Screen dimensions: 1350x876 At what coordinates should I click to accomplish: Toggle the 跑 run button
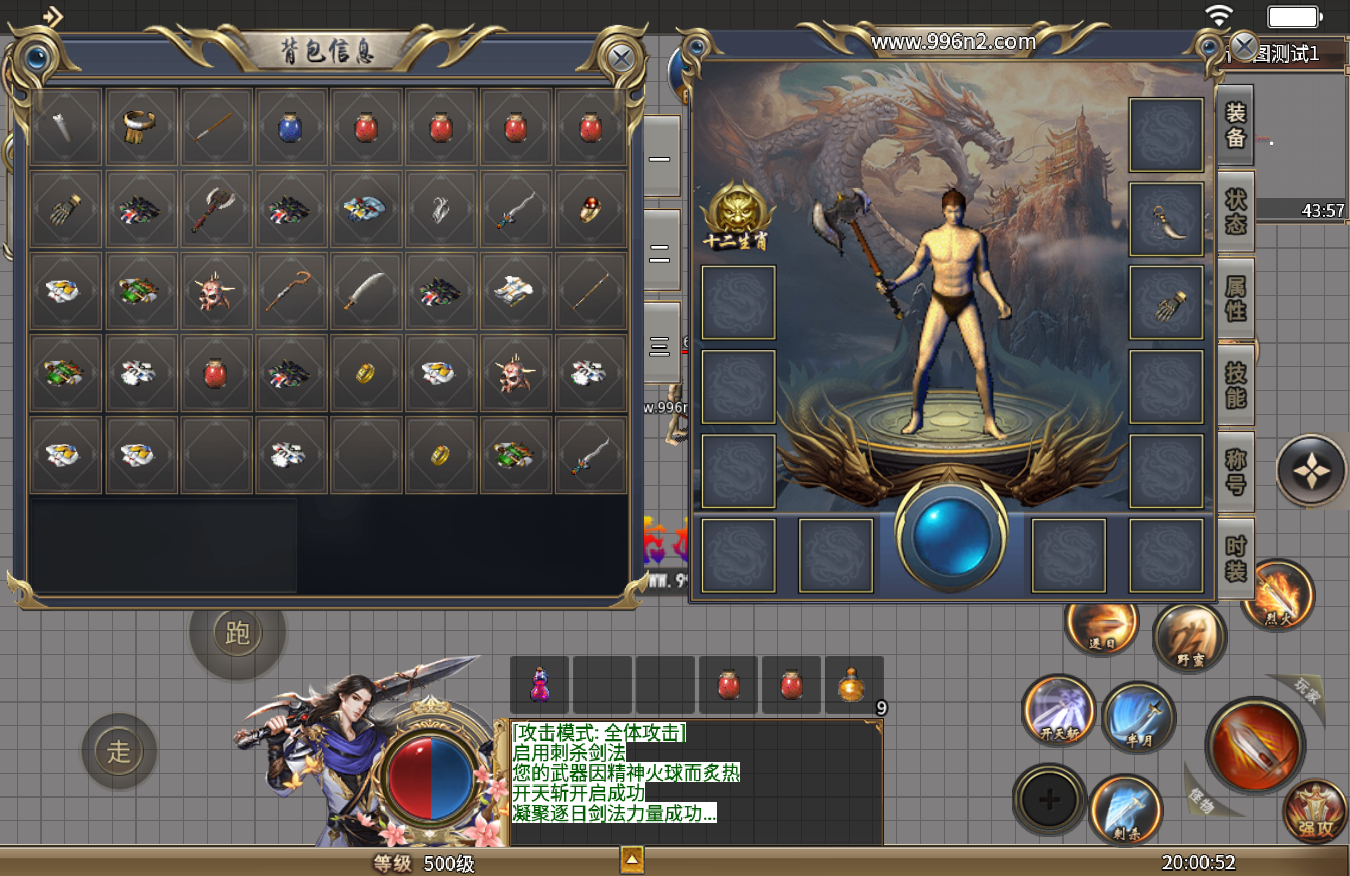(238, 633)
